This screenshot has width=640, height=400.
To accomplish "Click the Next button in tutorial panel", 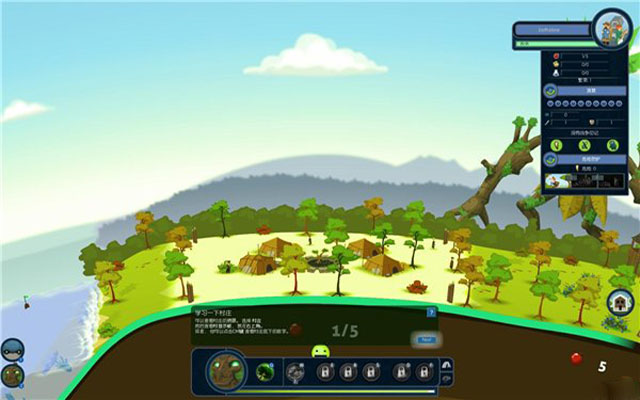I will pyautogui.click(x=425, y=340).
